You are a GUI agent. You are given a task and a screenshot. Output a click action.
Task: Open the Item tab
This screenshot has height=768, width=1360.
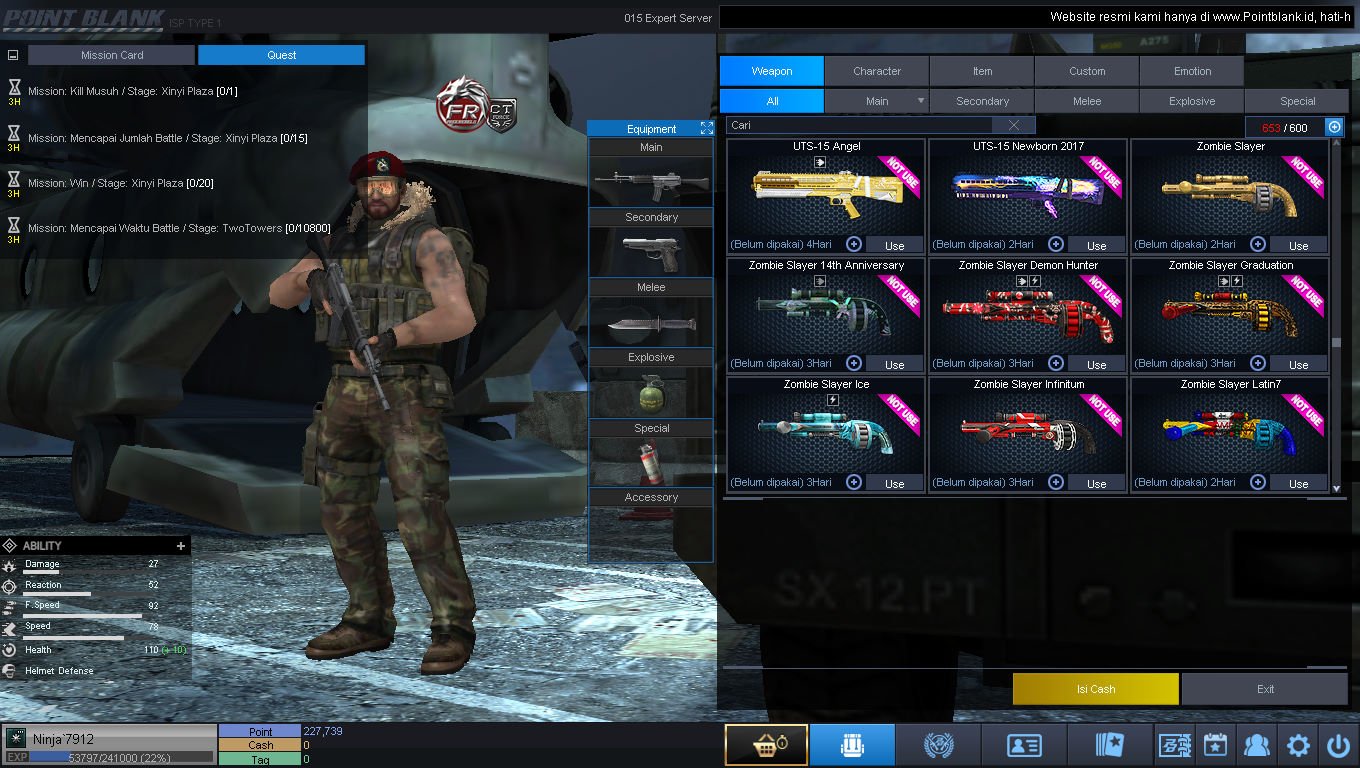click(982, 71)
